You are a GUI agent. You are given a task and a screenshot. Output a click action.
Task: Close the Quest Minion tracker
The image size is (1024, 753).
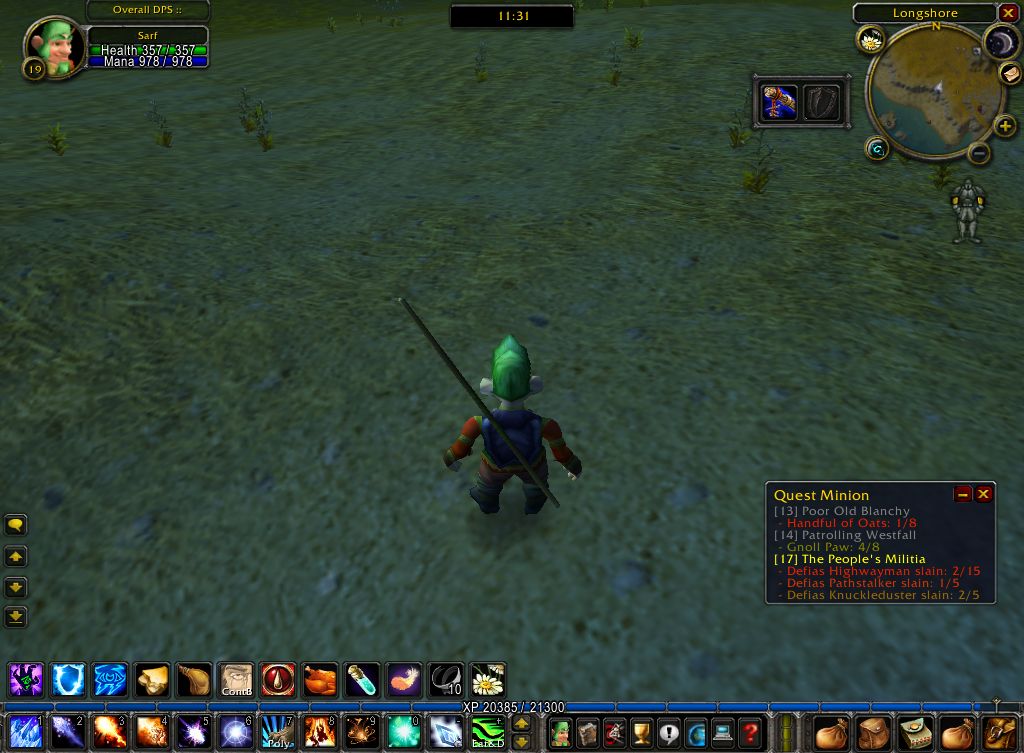(x=984, y=494)
